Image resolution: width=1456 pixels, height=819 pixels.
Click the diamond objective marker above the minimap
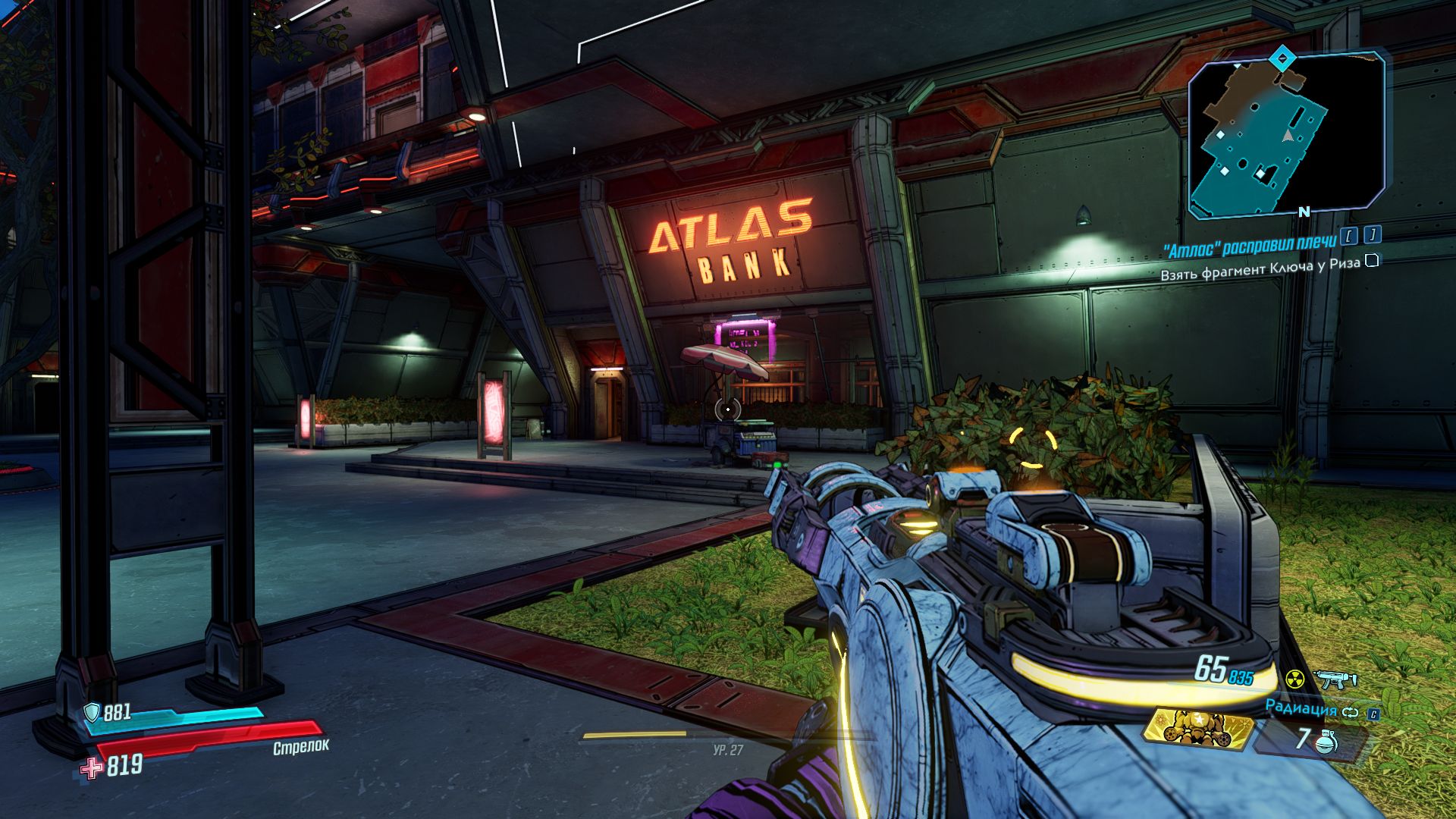(x=1282, y=57)
